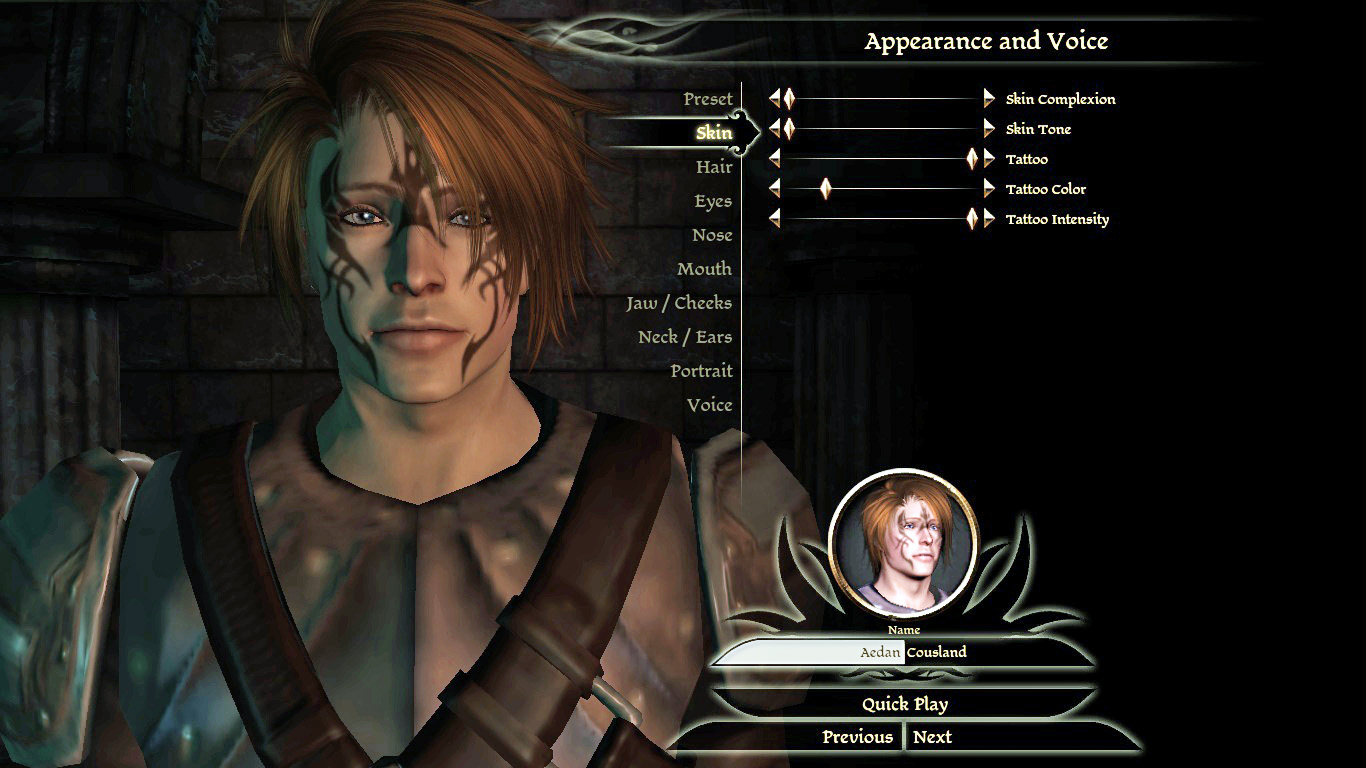Image resolution: width=1366 pixels, height=768 pixels.
Task: Choose the Mouth category
Action: click(704, 269)
